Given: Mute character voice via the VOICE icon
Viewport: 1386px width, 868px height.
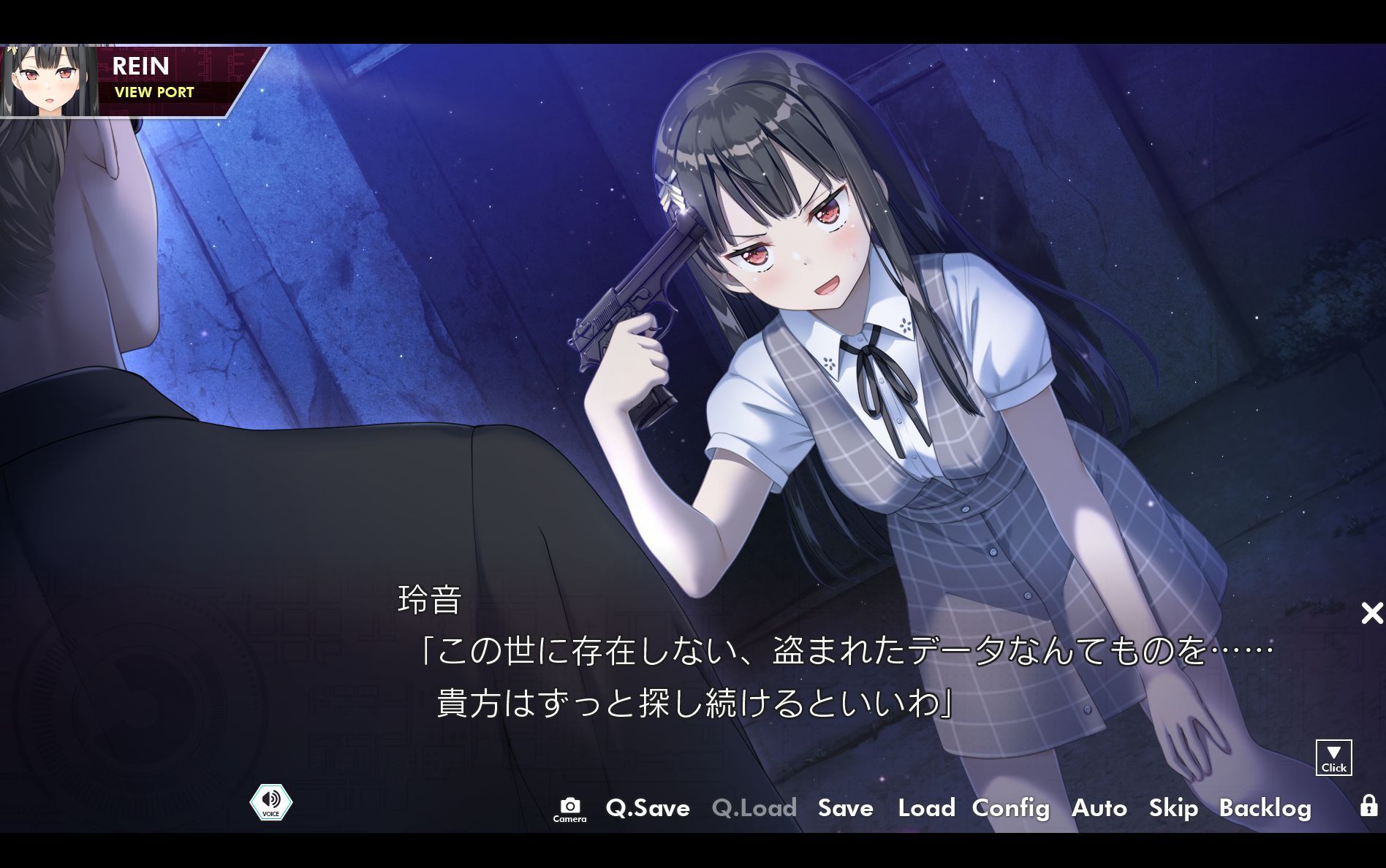Looking at the screenshot, I should click(x=271, y=802).
